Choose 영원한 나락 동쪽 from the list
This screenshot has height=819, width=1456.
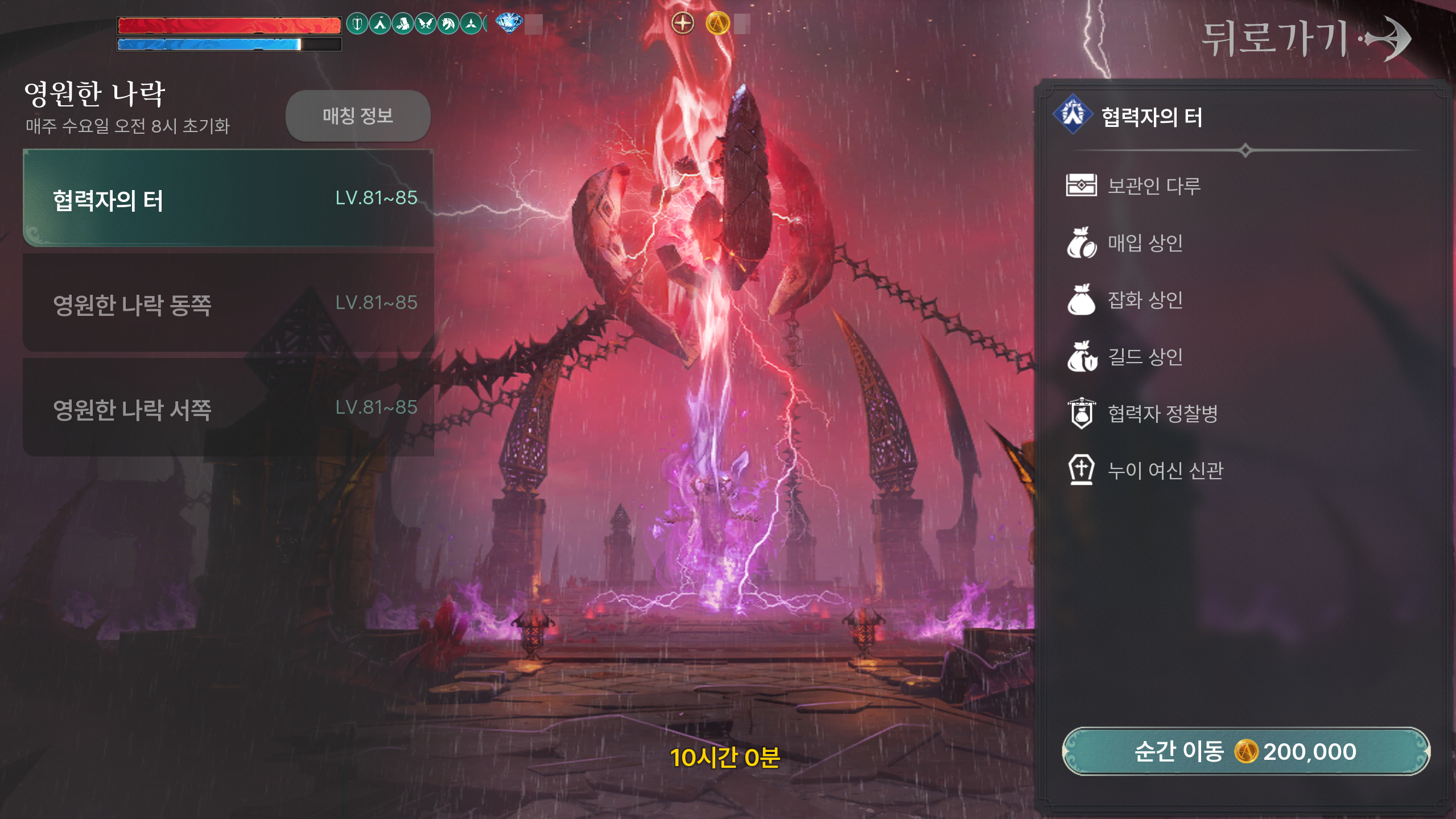[228, 303]
